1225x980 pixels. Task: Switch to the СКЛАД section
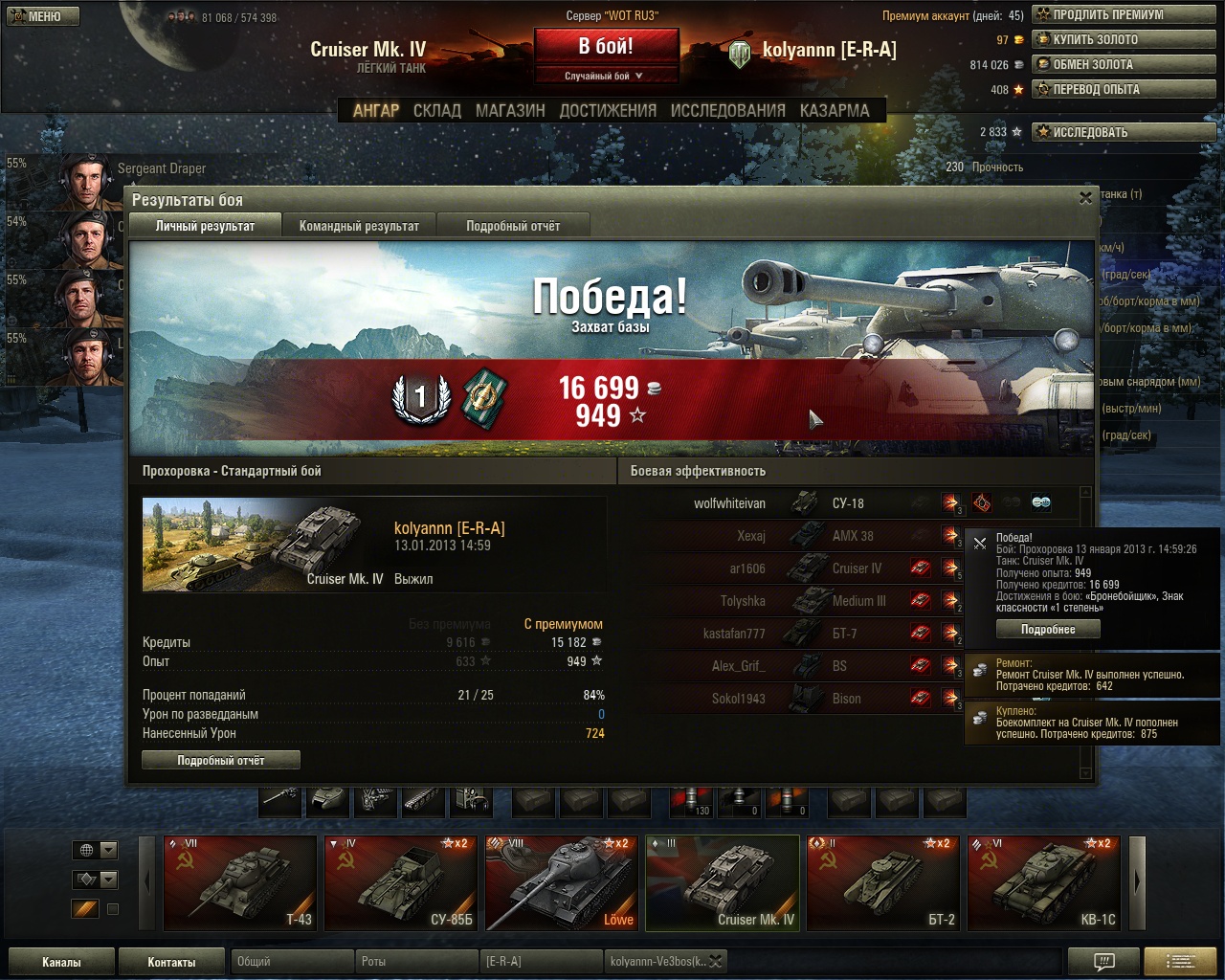point(437,111)
